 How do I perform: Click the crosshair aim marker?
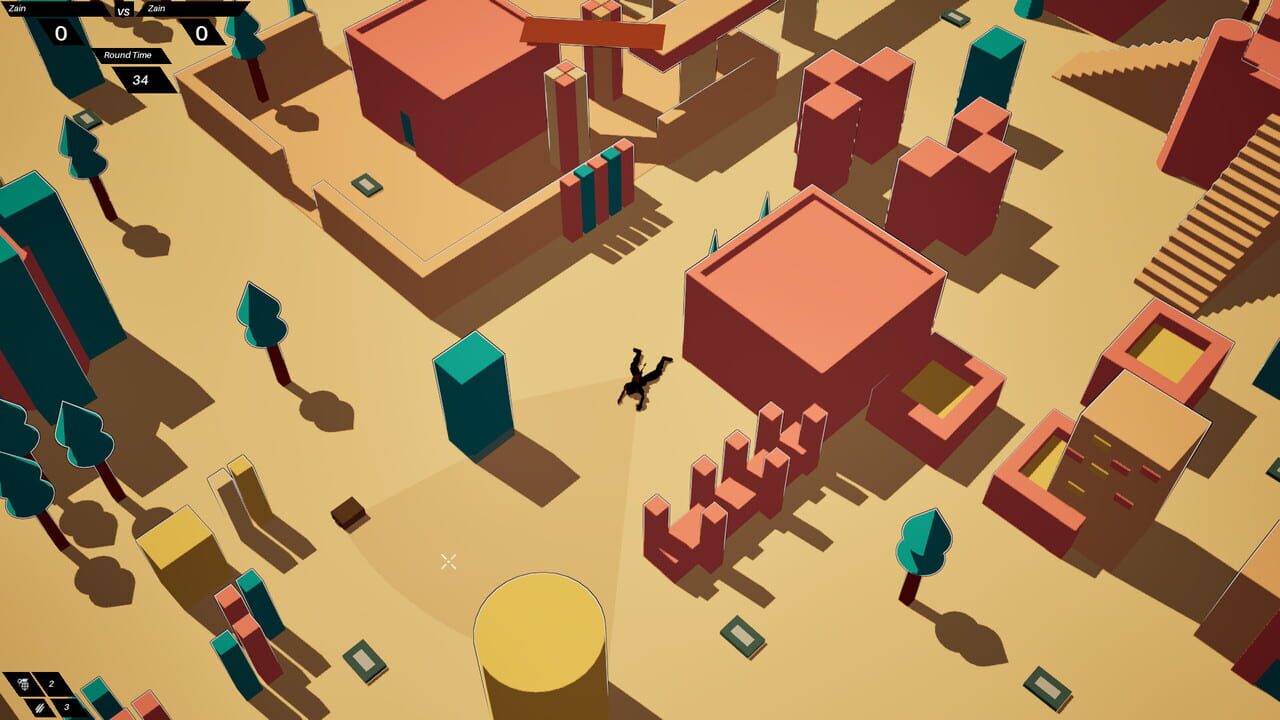448,562
